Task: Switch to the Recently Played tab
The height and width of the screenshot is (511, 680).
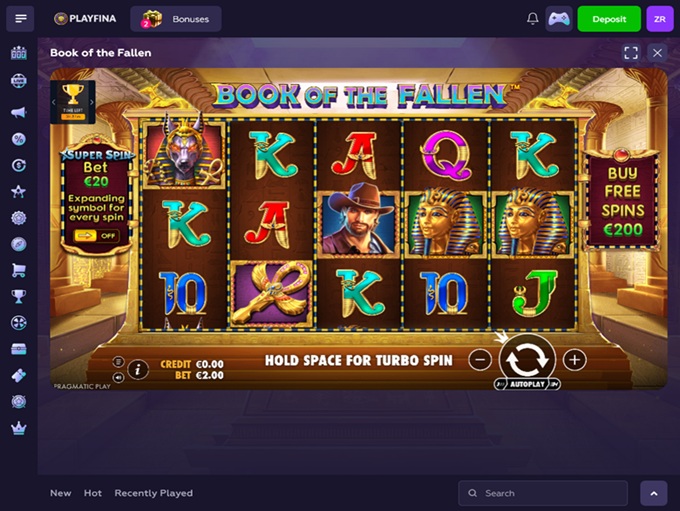Action: coord(153,493)
